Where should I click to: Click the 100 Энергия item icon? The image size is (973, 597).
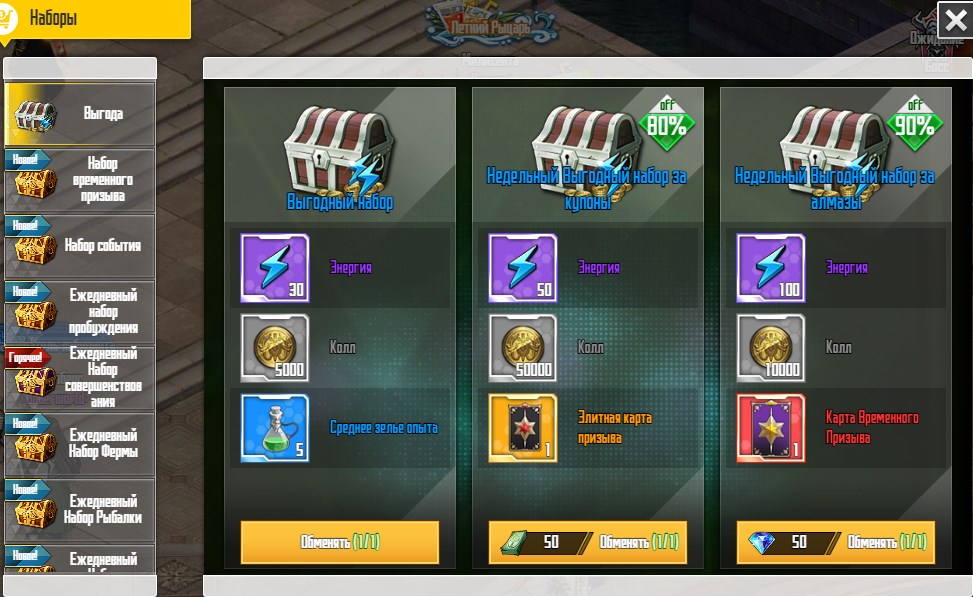771,268
